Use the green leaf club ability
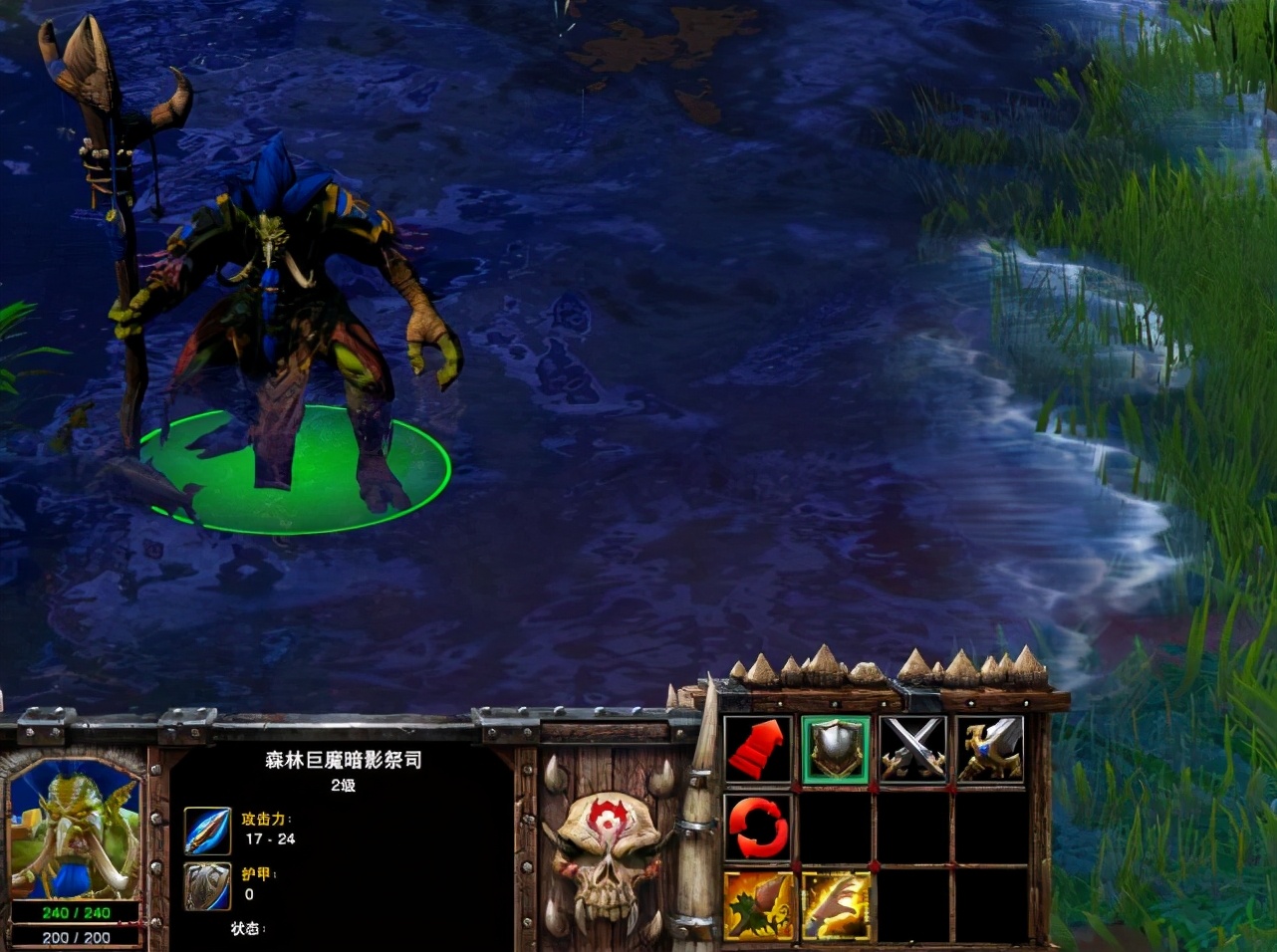Screen dimensions: 1277x952 [x=758, y=905]
